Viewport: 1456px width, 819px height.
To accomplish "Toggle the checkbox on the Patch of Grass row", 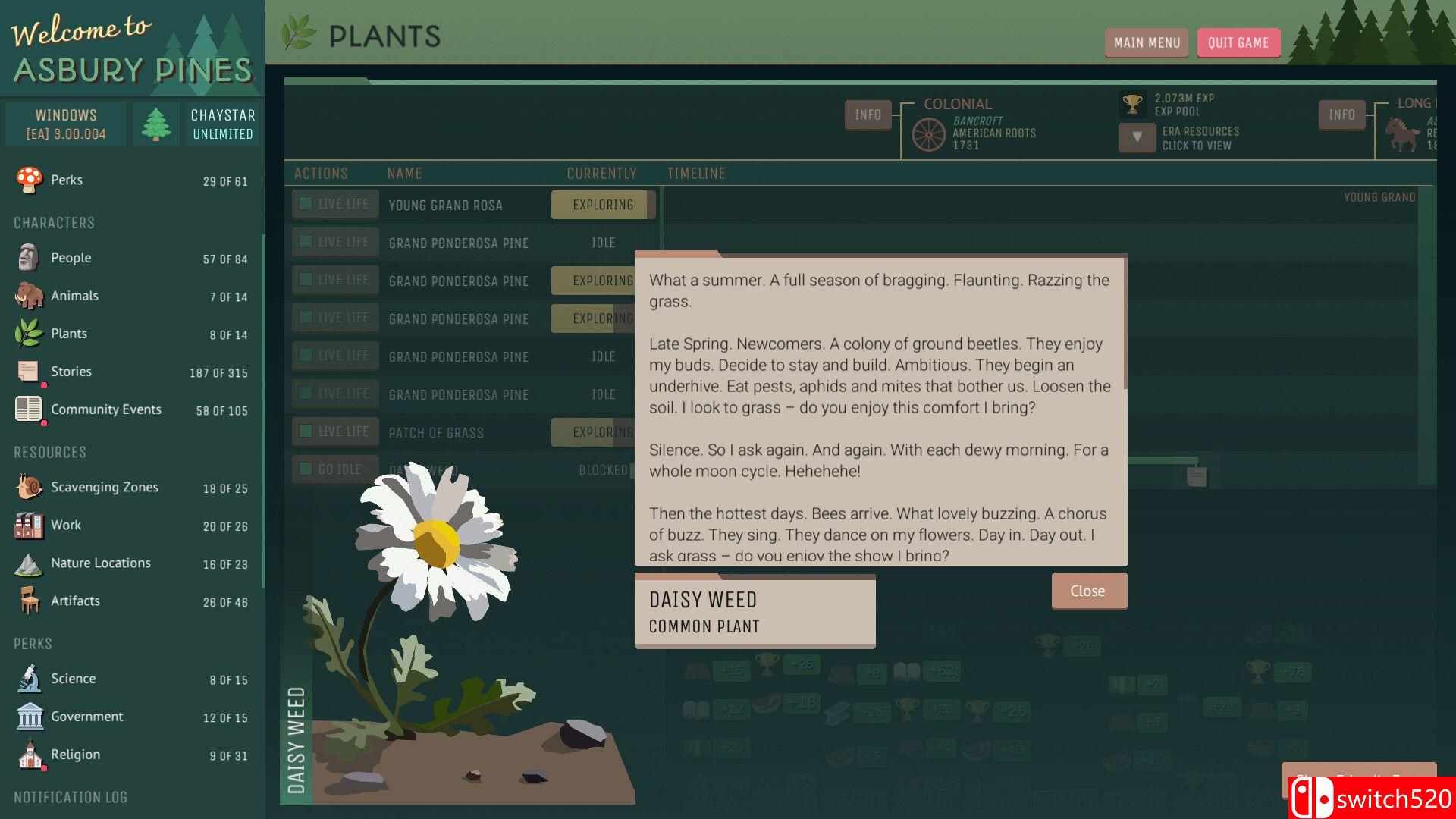I will (305, 431).
